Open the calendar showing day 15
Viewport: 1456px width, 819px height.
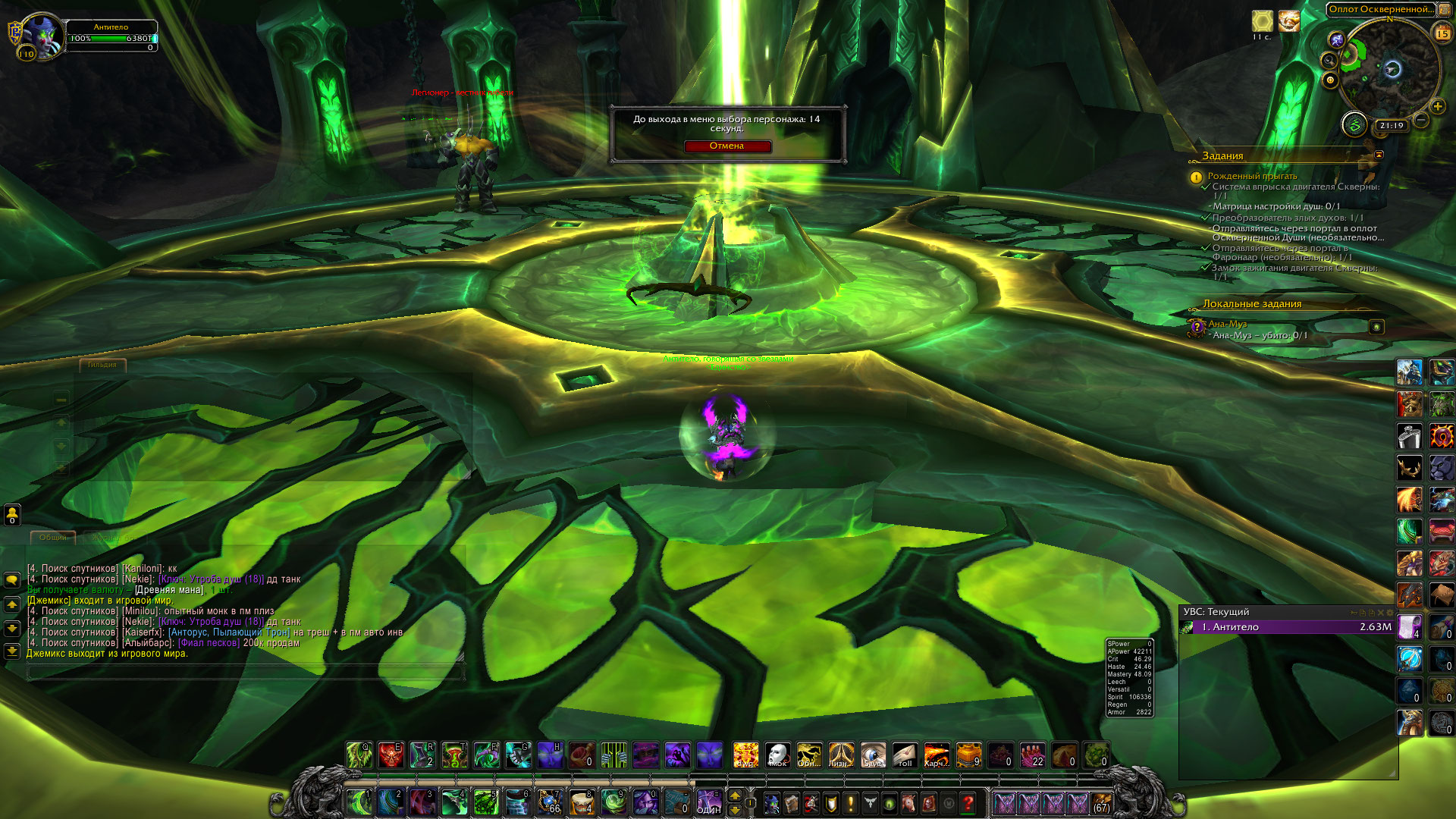(1442, 33)
